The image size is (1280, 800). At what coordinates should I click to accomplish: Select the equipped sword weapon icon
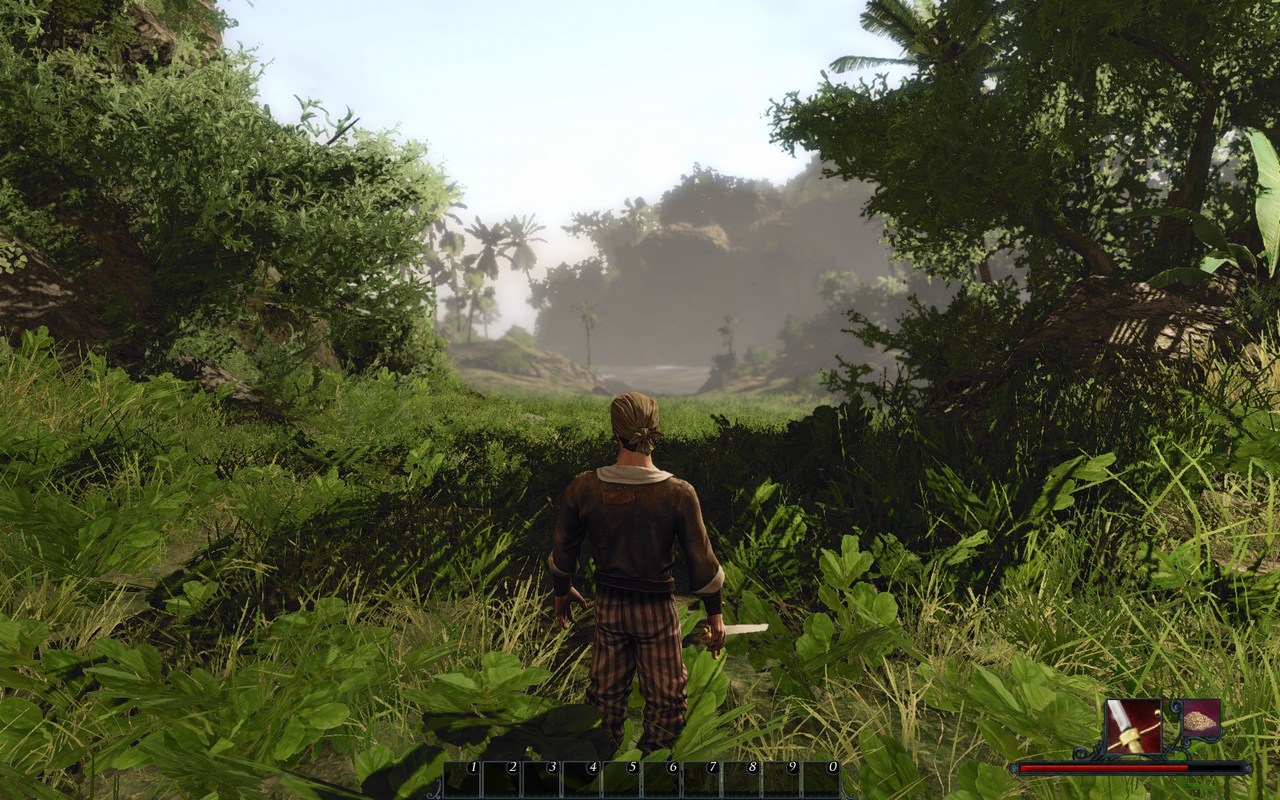click(x=1134, y=726)
